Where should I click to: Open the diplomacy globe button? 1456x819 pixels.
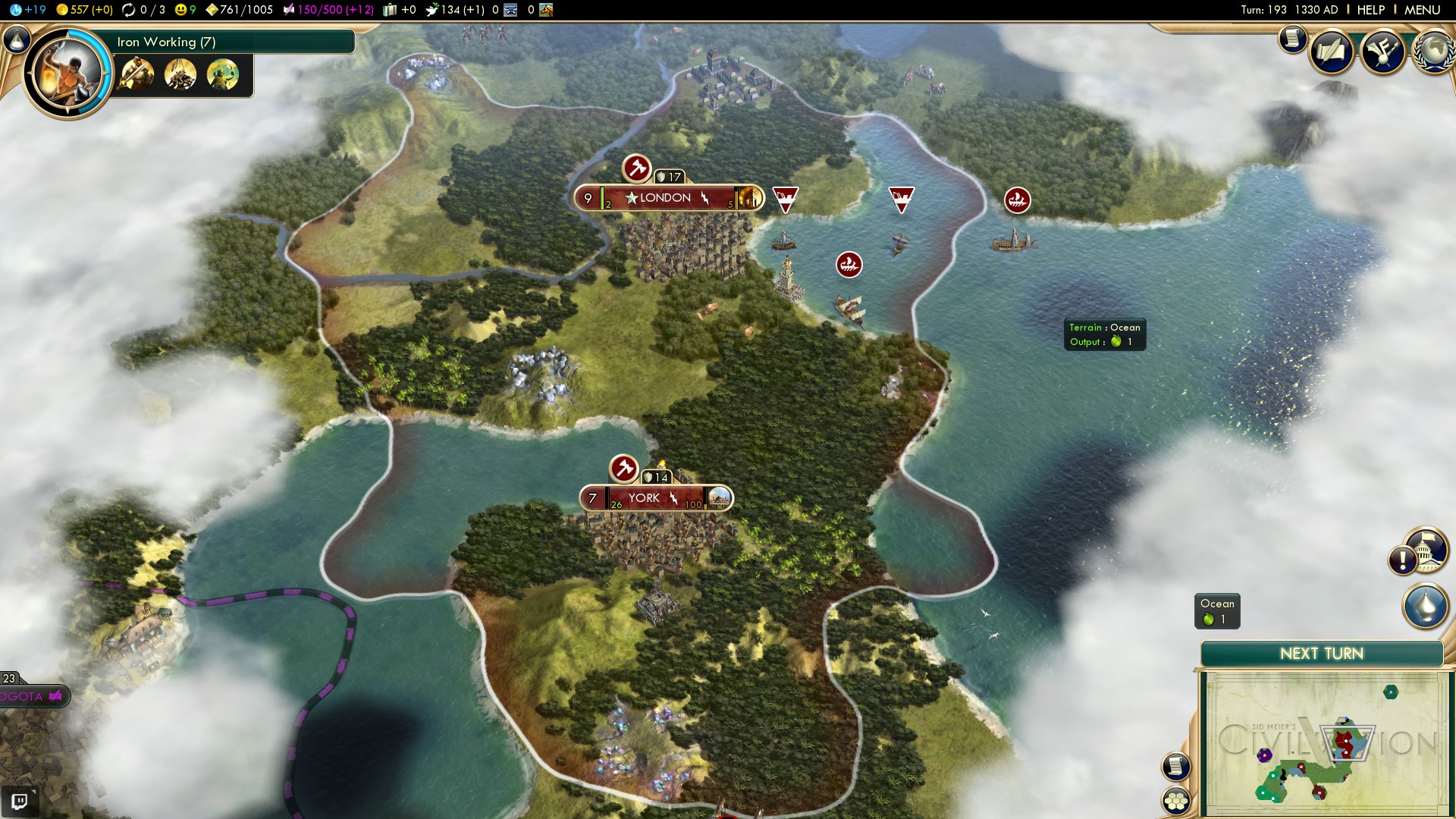[1432, 52]
